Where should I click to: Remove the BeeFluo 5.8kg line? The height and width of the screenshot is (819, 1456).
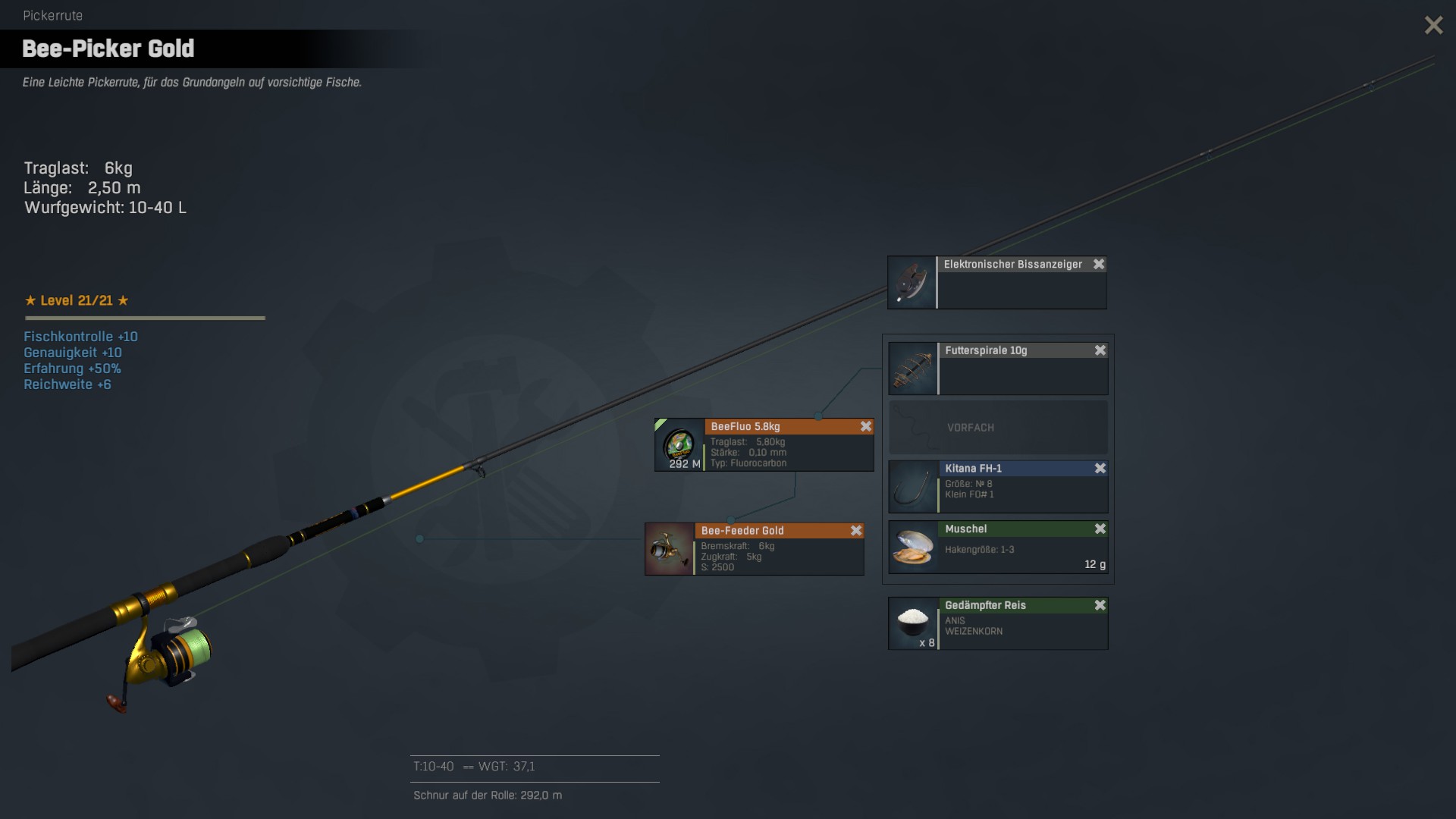tap(865, 427)
